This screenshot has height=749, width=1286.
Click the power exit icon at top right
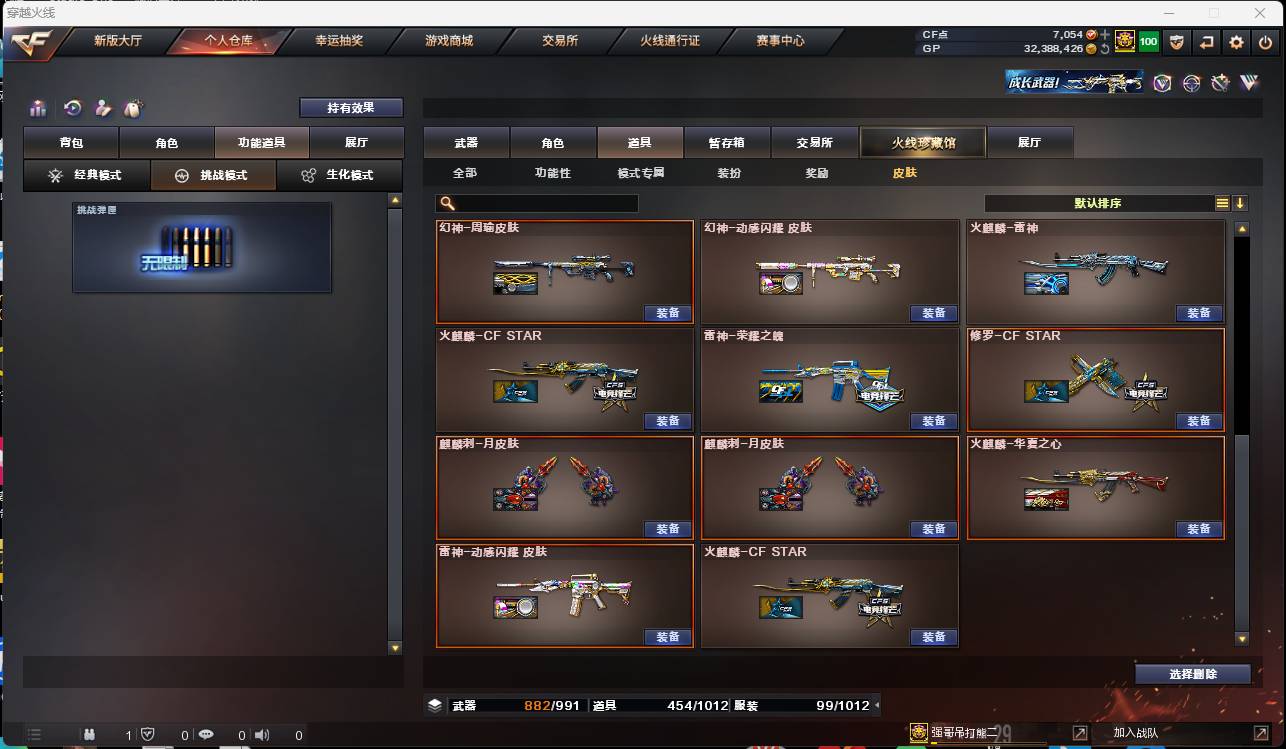[x=1264, y=42]
